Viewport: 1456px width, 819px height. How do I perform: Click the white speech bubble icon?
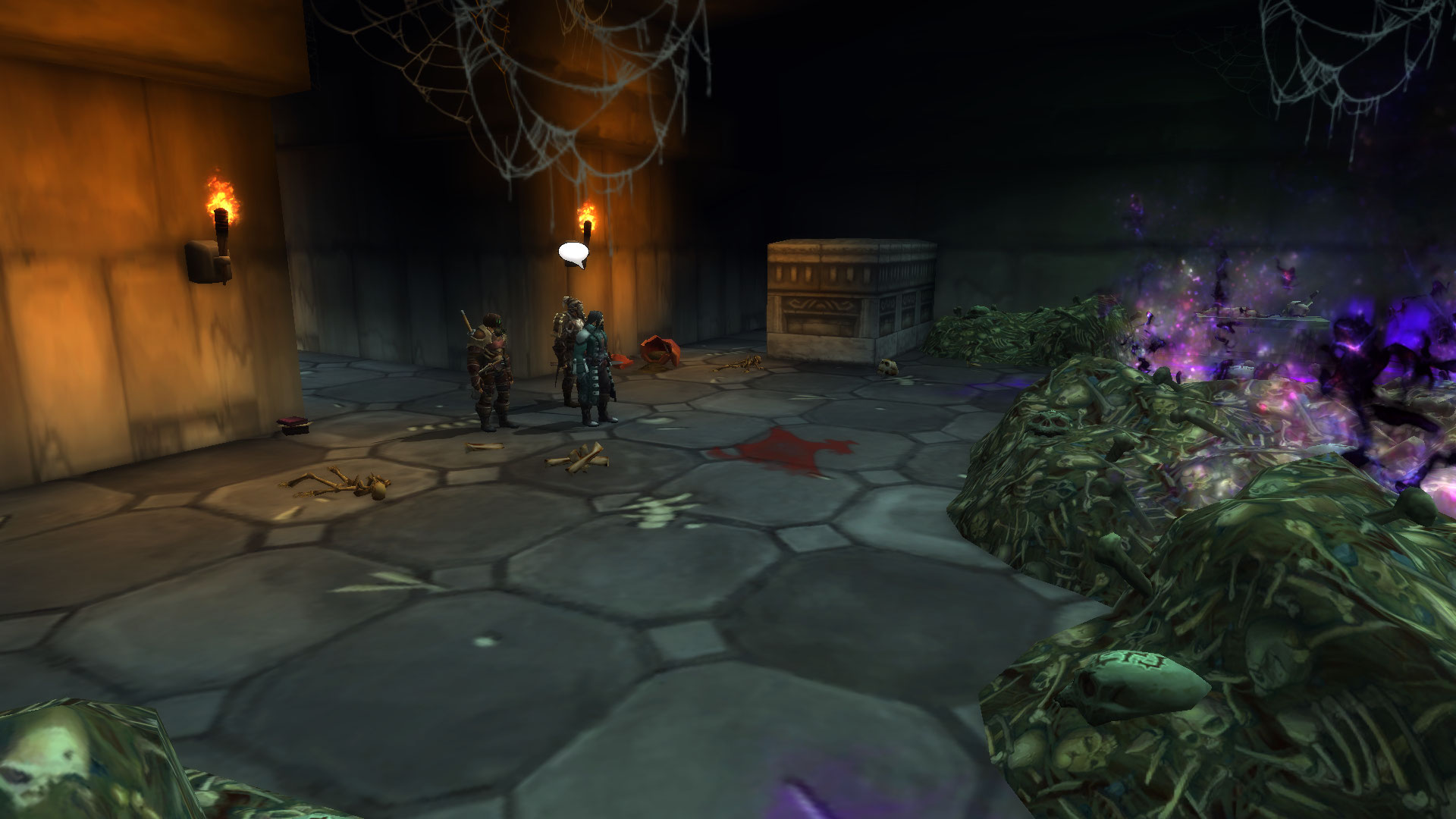pos(573,254)
